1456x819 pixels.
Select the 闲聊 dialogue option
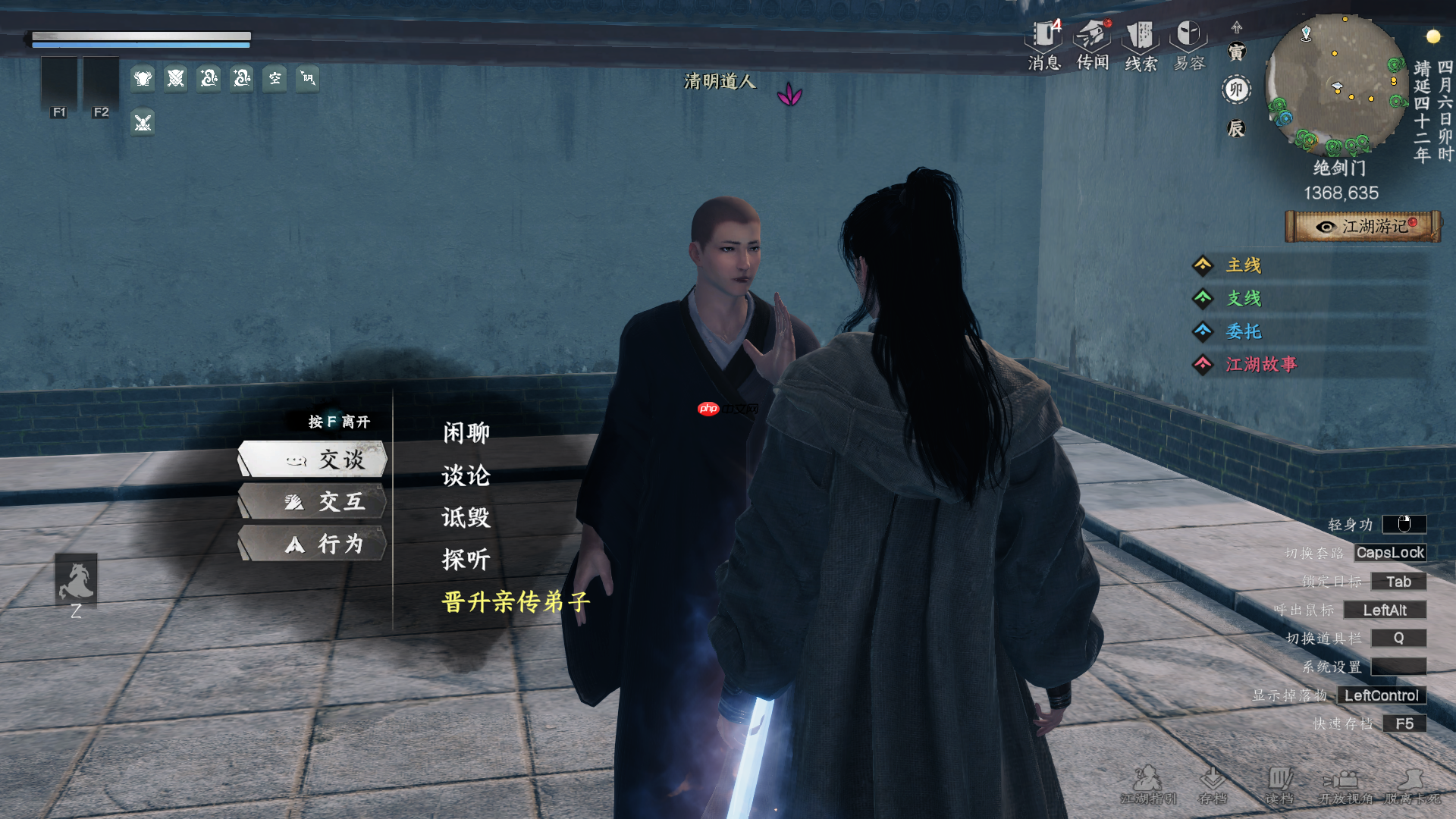point(465,432)
